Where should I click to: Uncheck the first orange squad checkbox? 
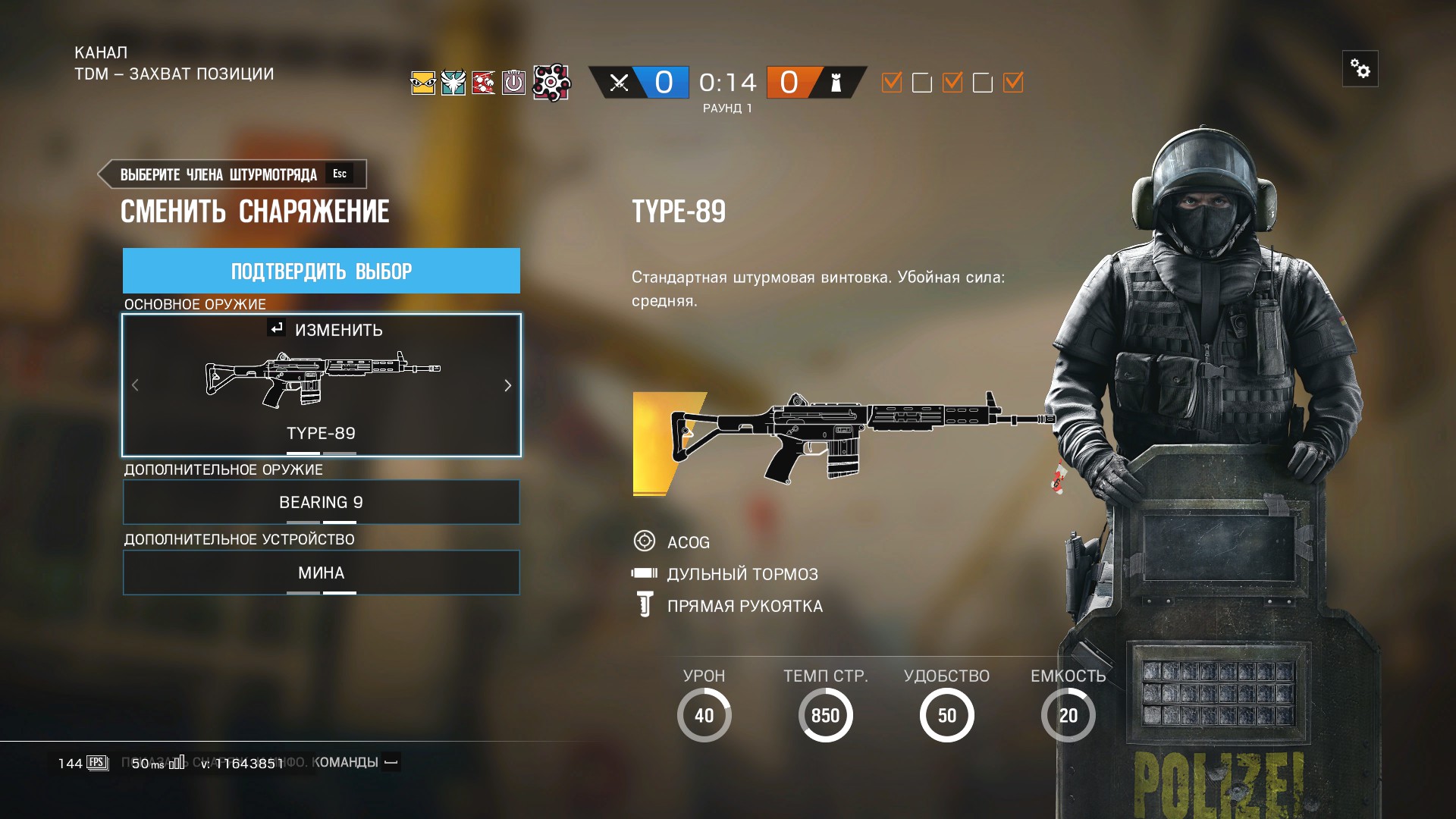891,83
